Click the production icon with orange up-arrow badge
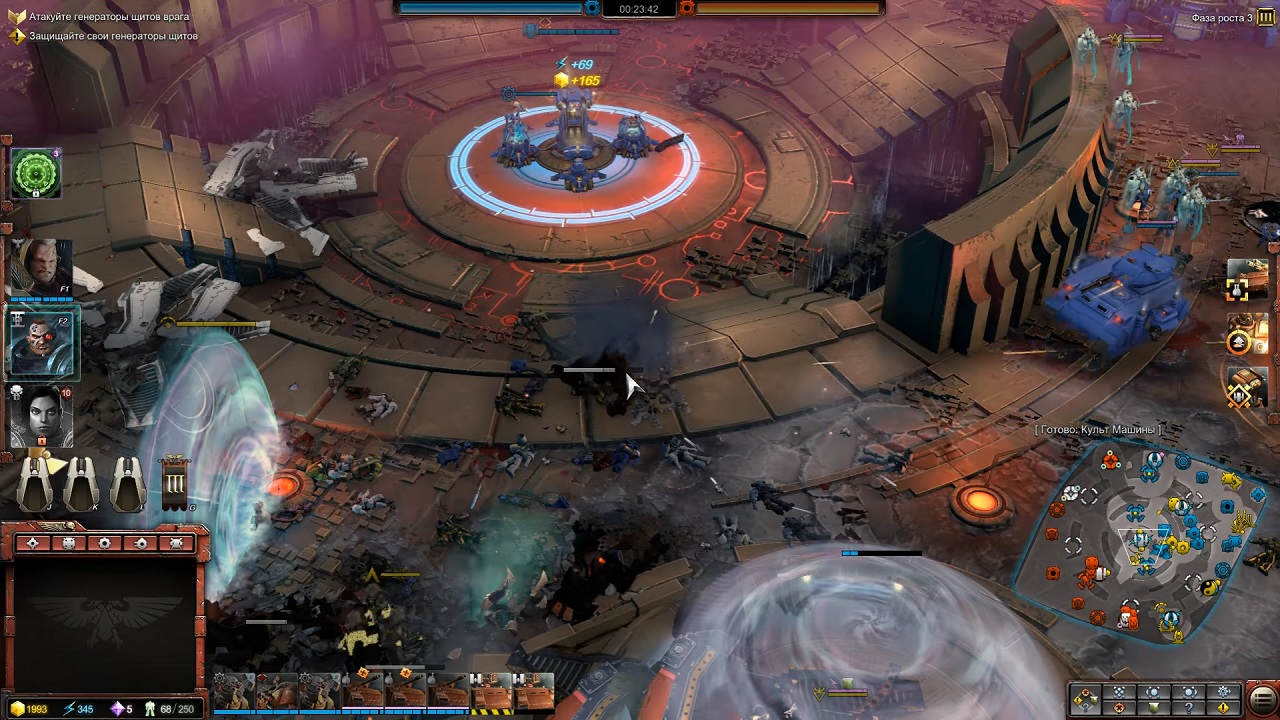 (x=1246, y=334)
